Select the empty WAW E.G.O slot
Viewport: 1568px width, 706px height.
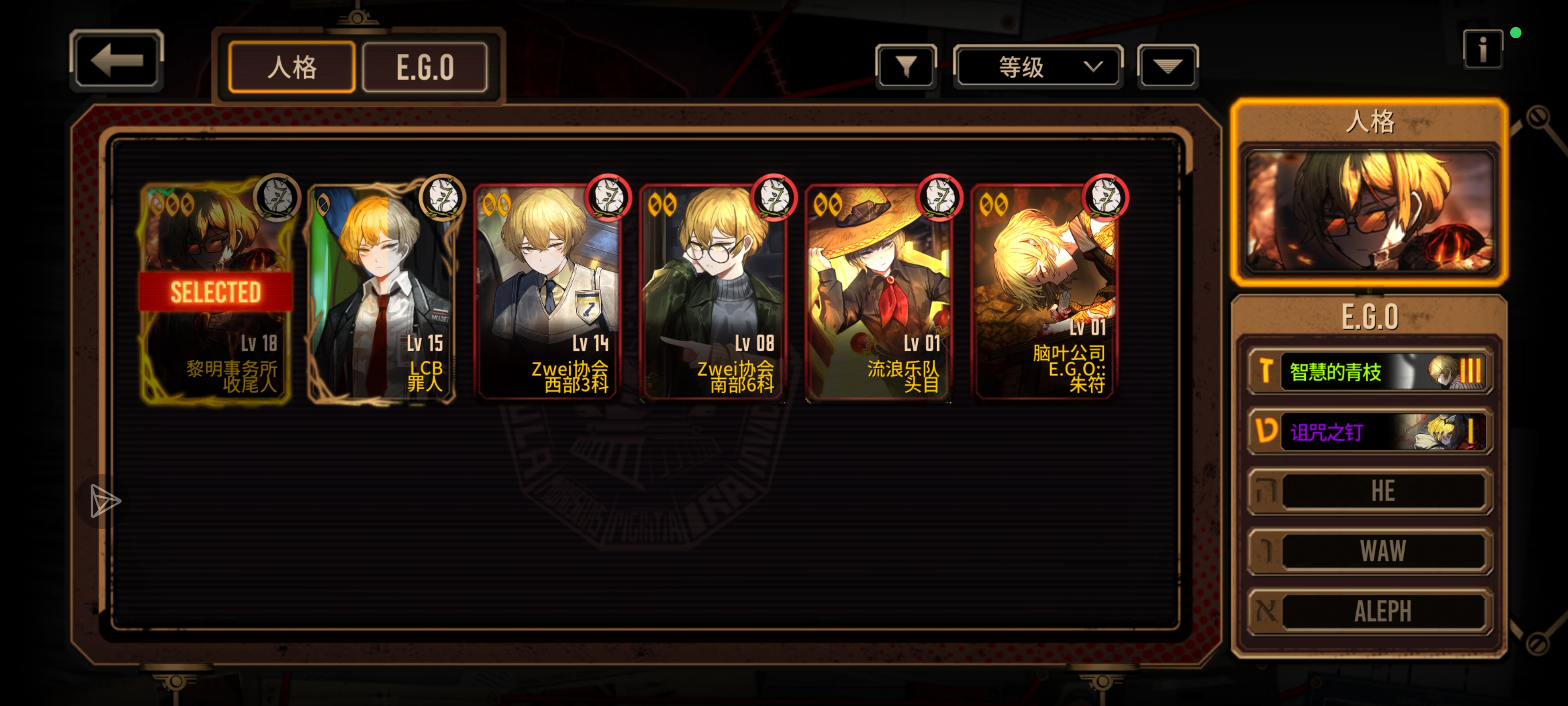[x=1370, y=551]
